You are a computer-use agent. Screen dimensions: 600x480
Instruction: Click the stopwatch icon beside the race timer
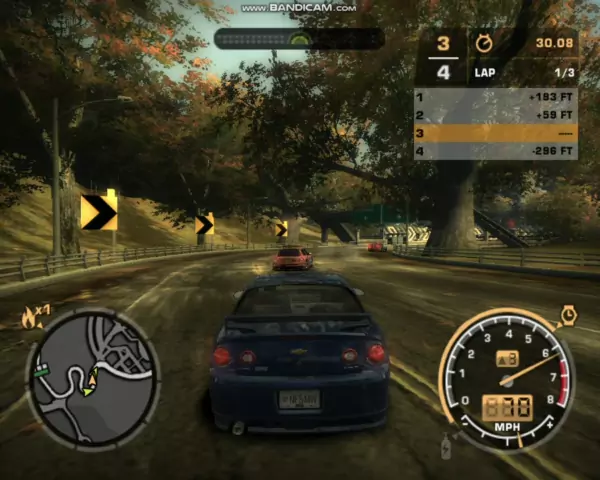click(483, 43)
